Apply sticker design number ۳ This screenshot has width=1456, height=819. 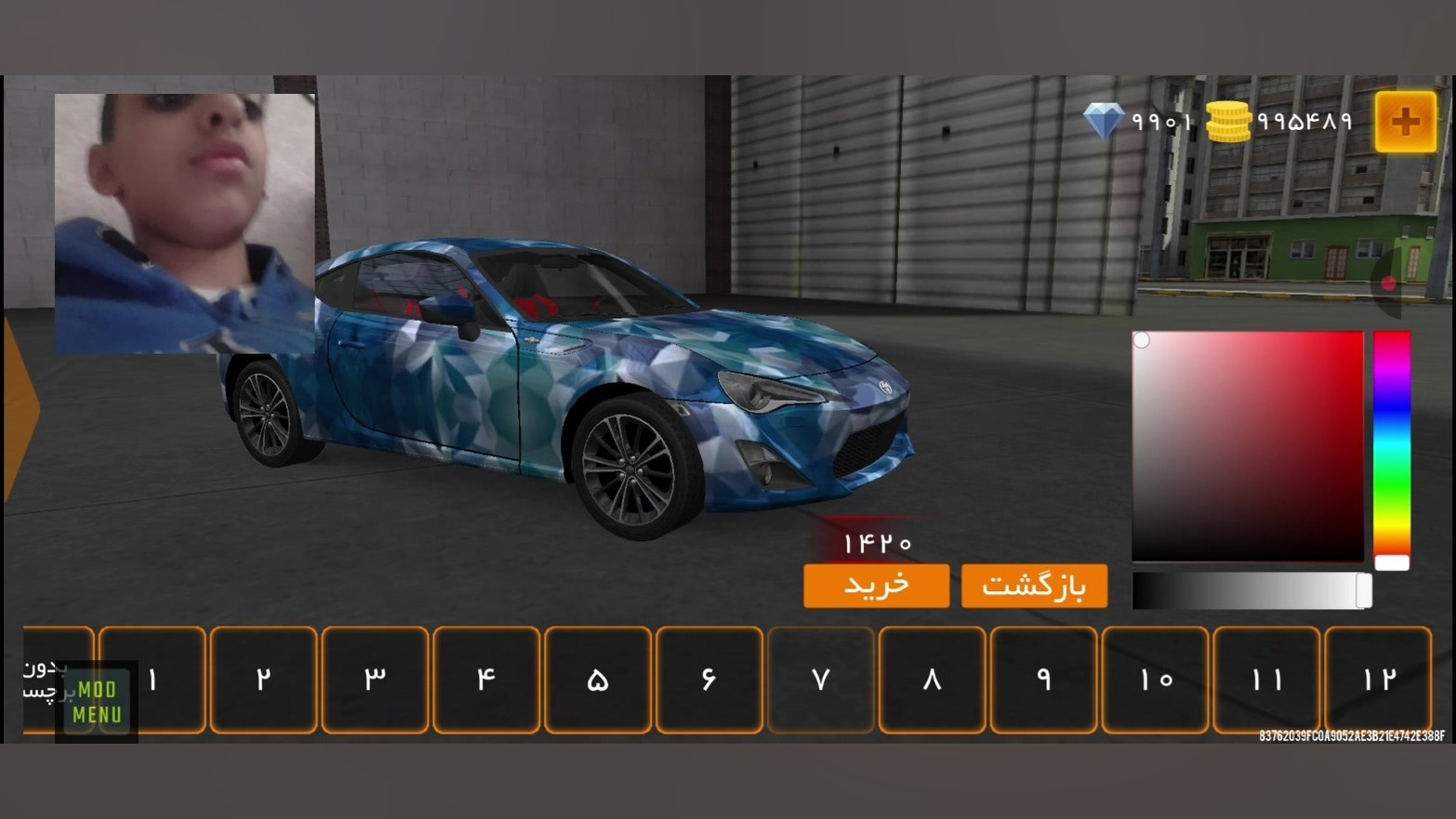[375, 680]
